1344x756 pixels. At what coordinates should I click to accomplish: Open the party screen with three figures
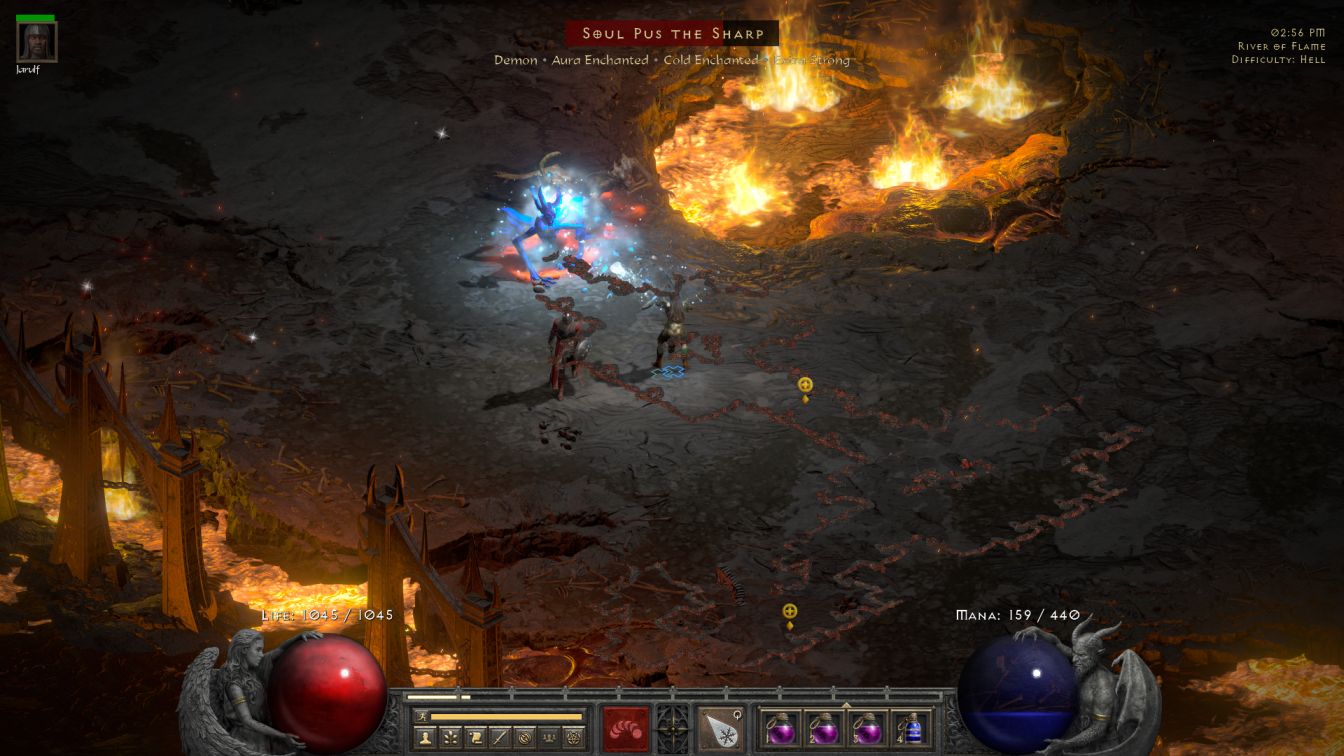coord(549,738)
